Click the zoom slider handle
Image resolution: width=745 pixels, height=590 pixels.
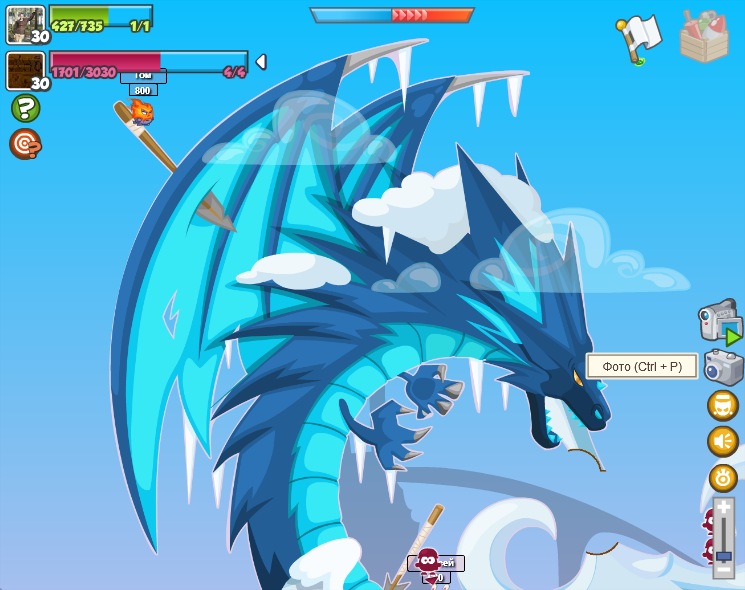click(723, 555)
